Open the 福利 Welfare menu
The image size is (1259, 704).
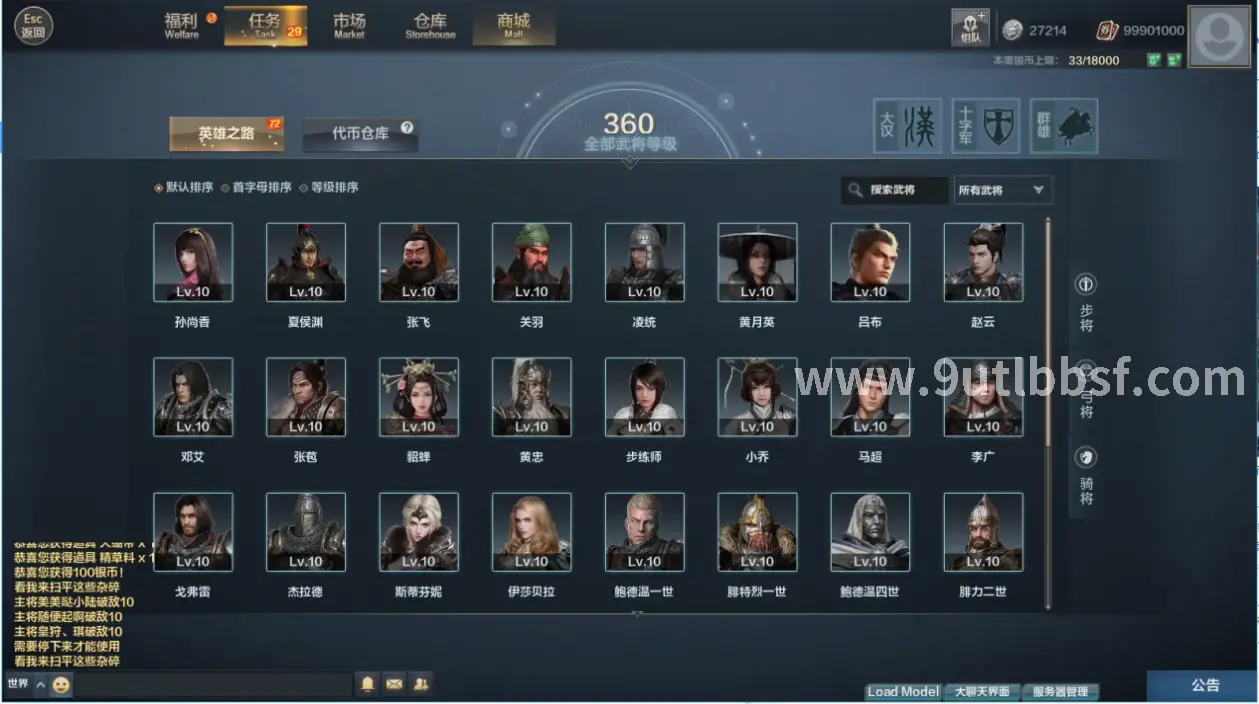182,25
